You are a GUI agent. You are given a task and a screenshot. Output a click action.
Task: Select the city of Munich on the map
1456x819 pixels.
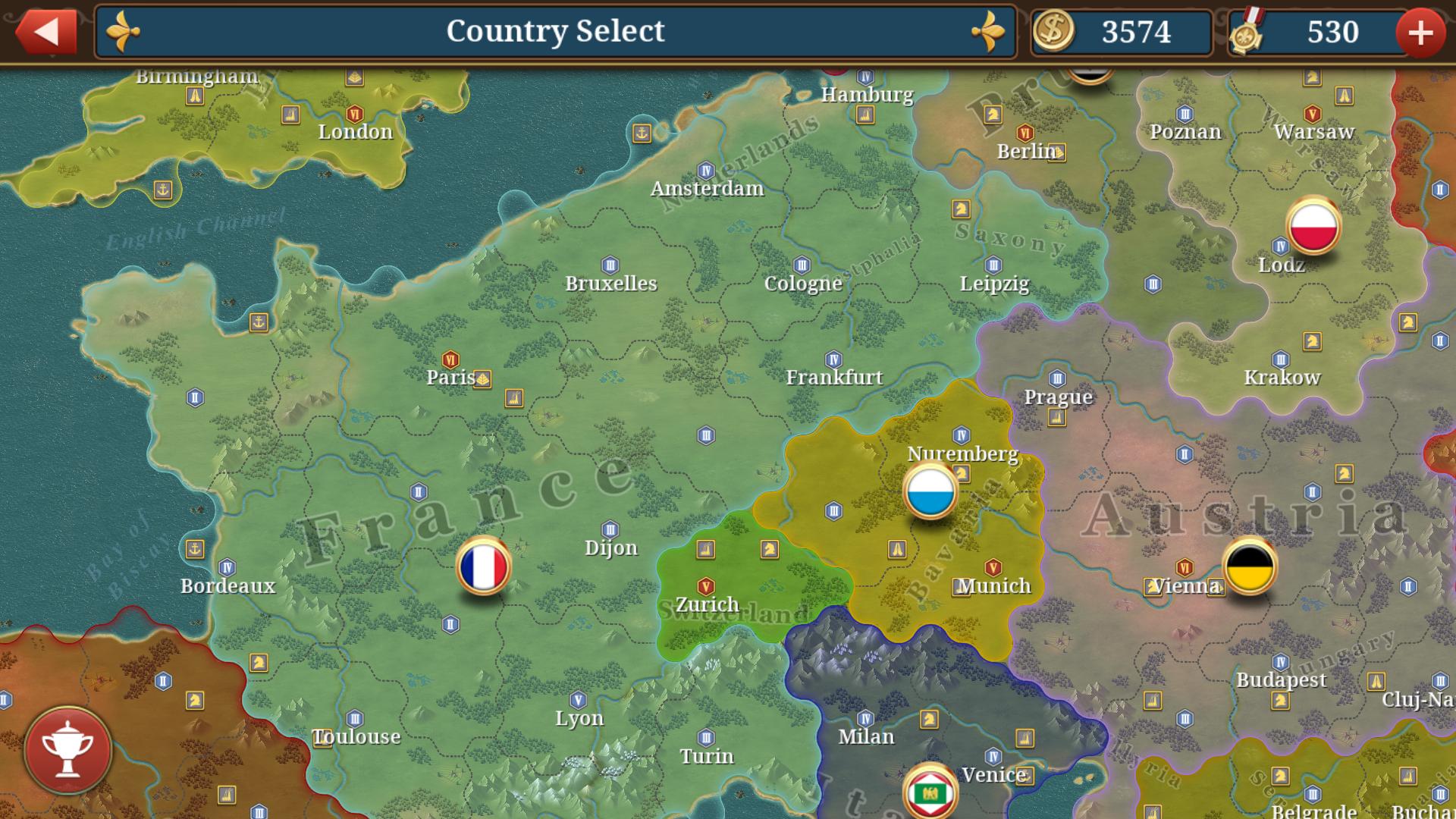[992, 585]
